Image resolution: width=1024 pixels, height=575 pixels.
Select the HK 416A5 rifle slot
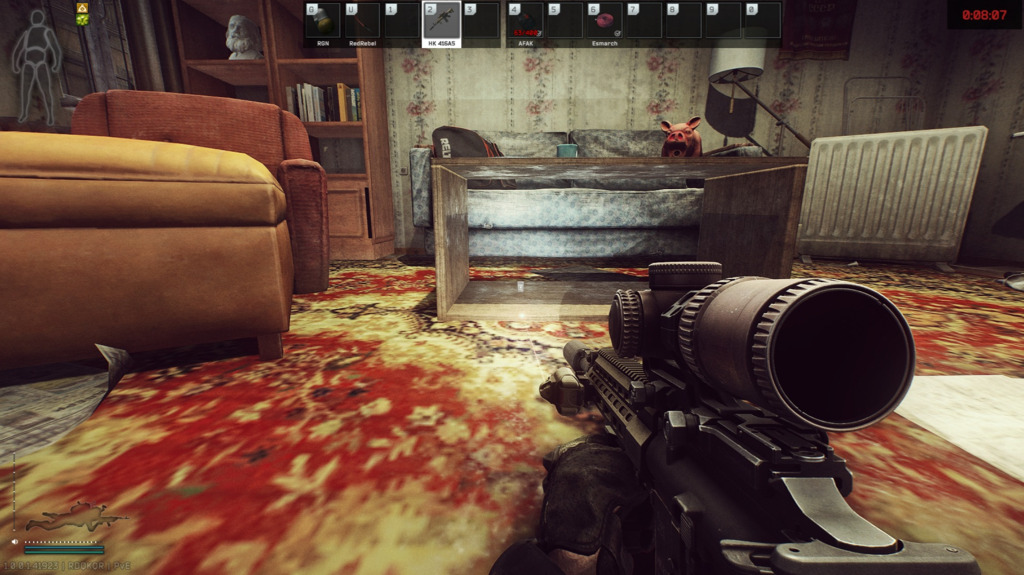pyautogui.click(x=441, y=21)
